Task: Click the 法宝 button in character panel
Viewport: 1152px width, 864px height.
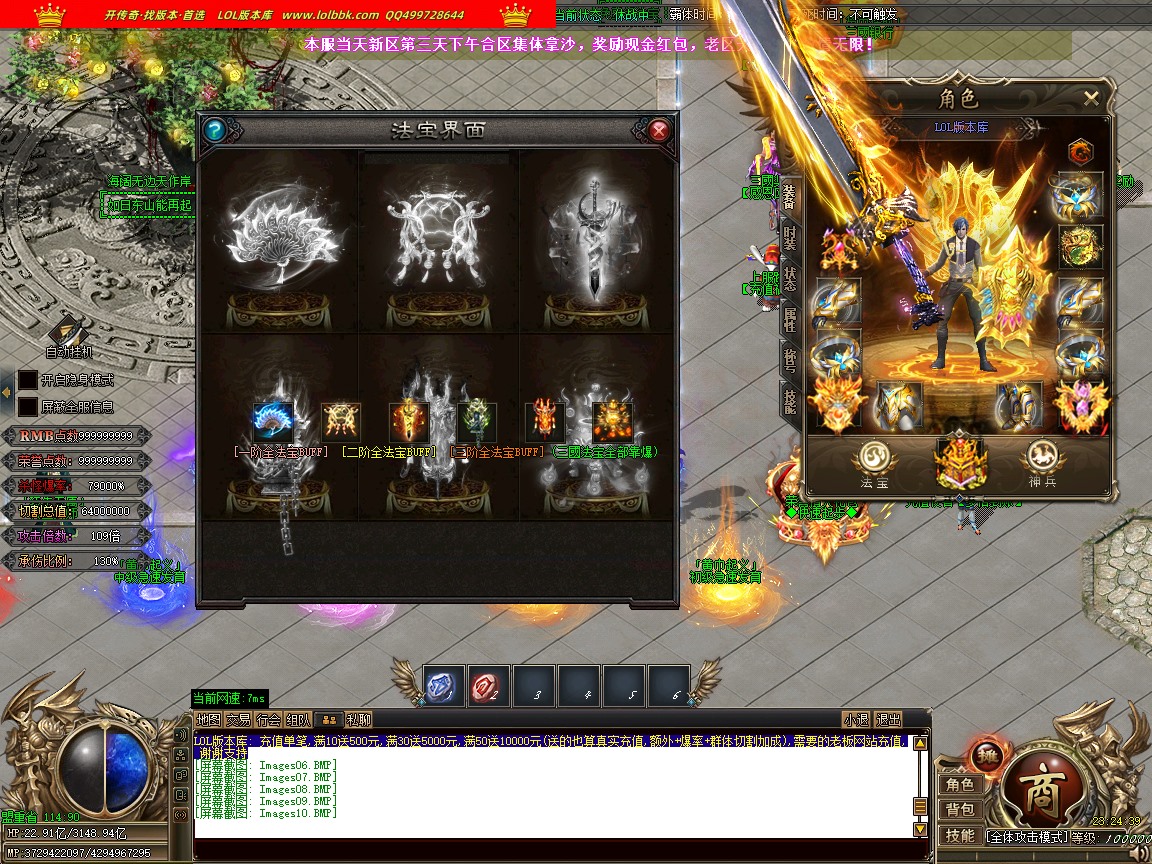Action: click(875, 464)
